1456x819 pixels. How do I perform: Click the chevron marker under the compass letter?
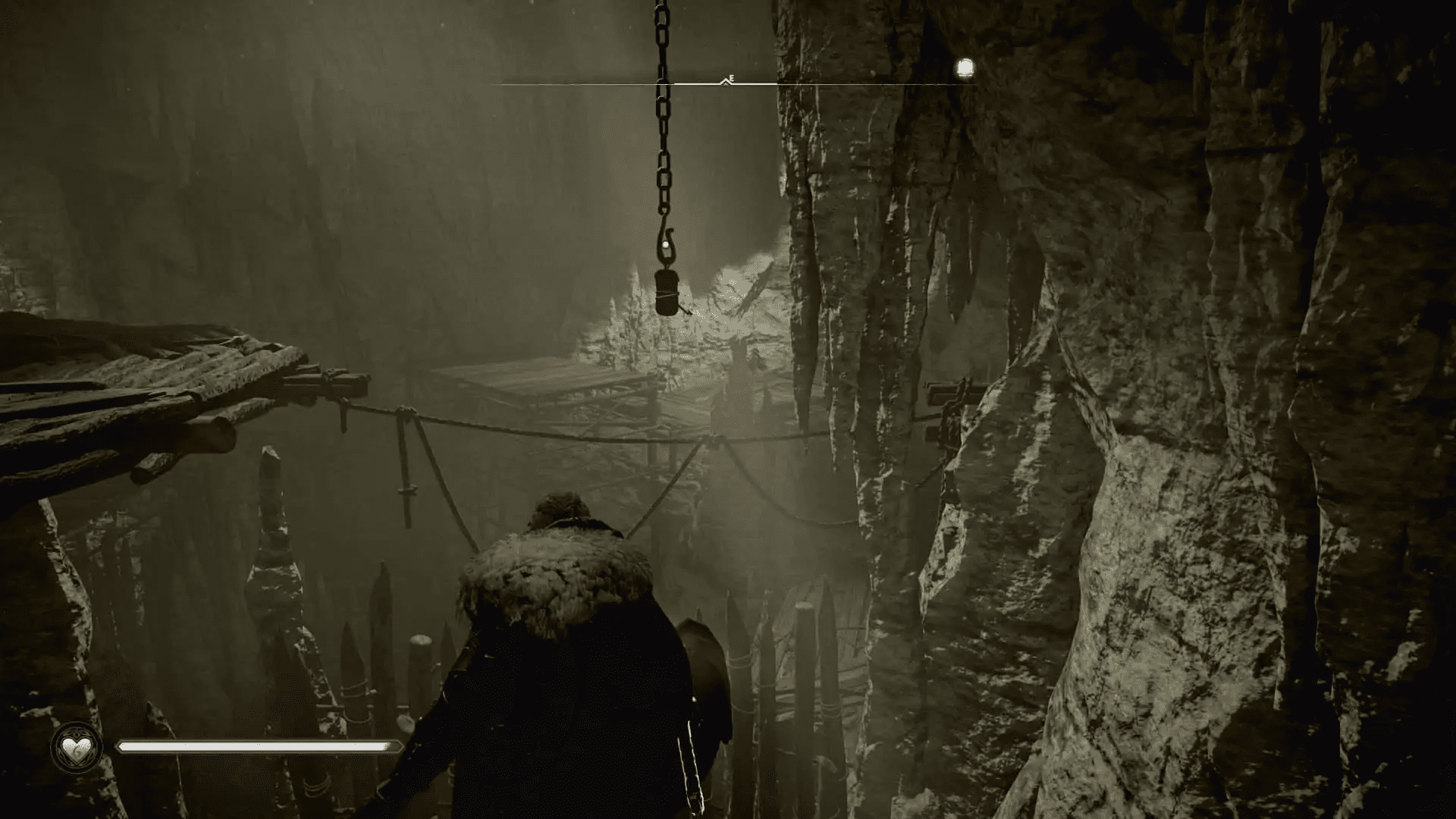[726, 82]
